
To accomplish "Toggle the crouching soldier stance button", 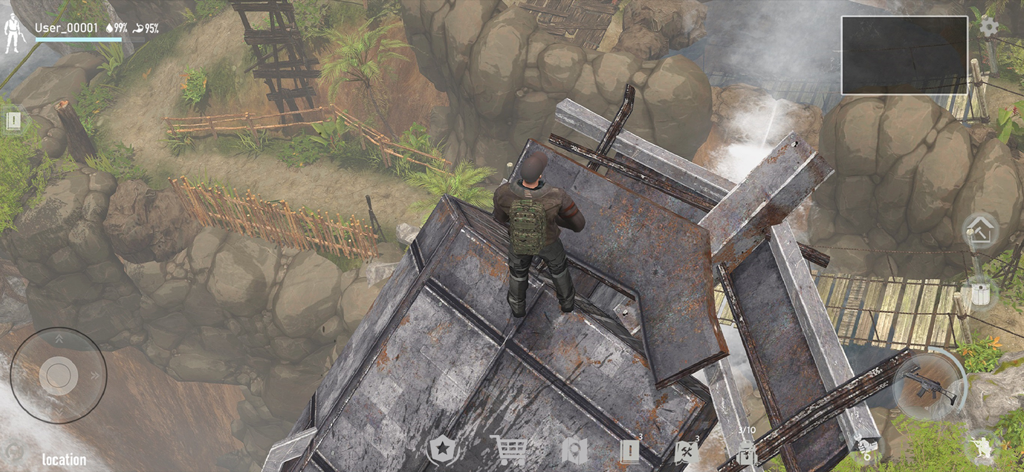I will point(980,446).
